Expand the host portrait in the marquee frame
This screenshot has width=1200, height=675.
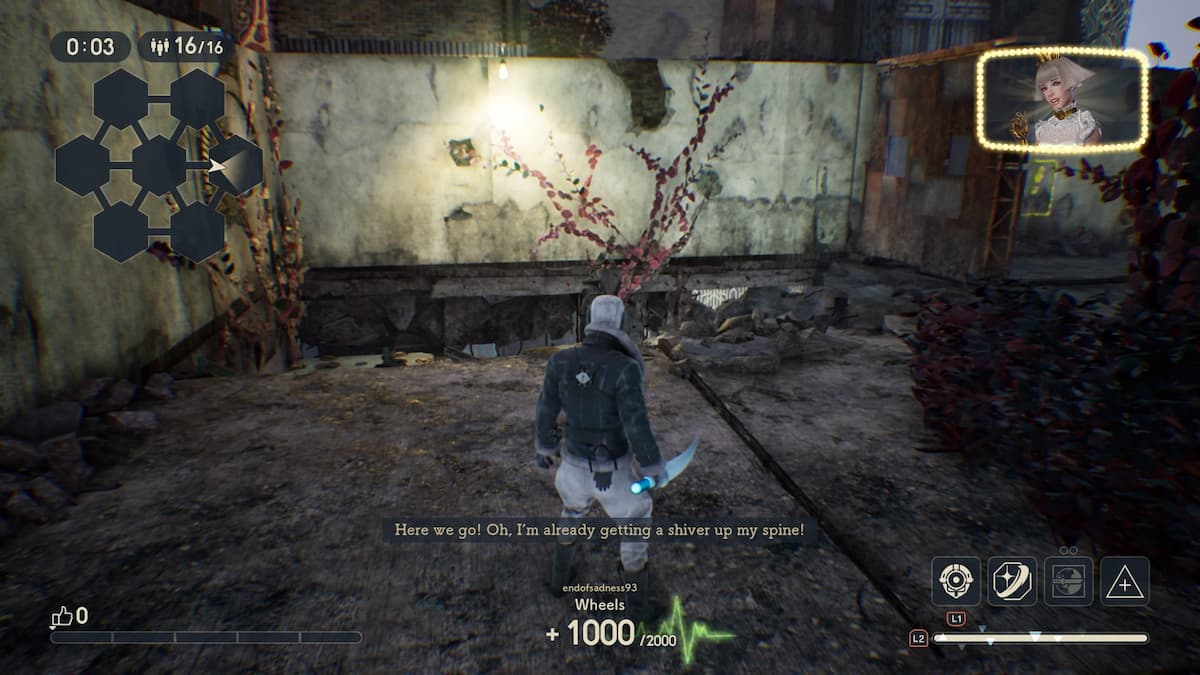[1062, 100]
